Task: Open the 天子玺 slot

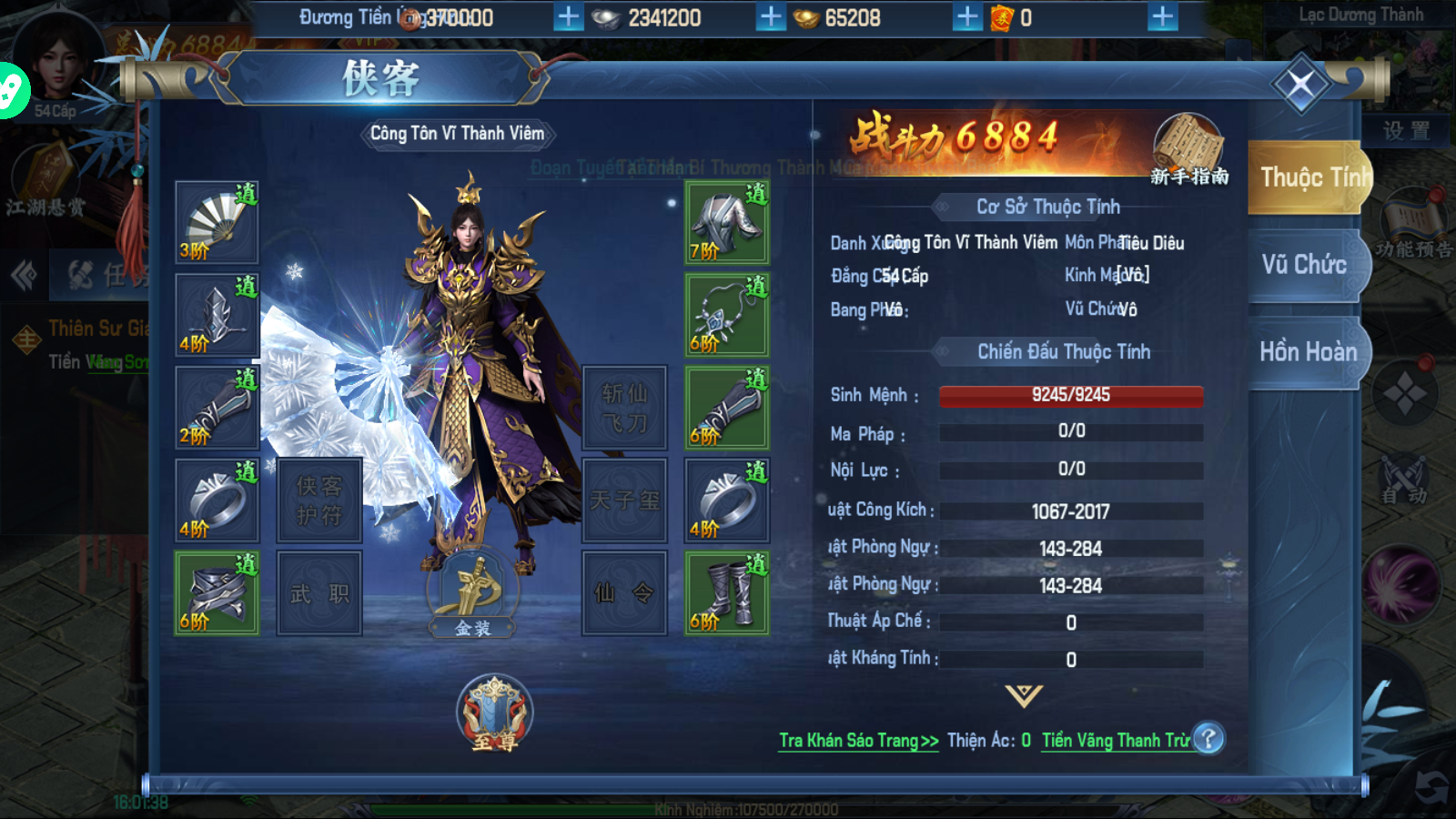Action: (624, 500)
